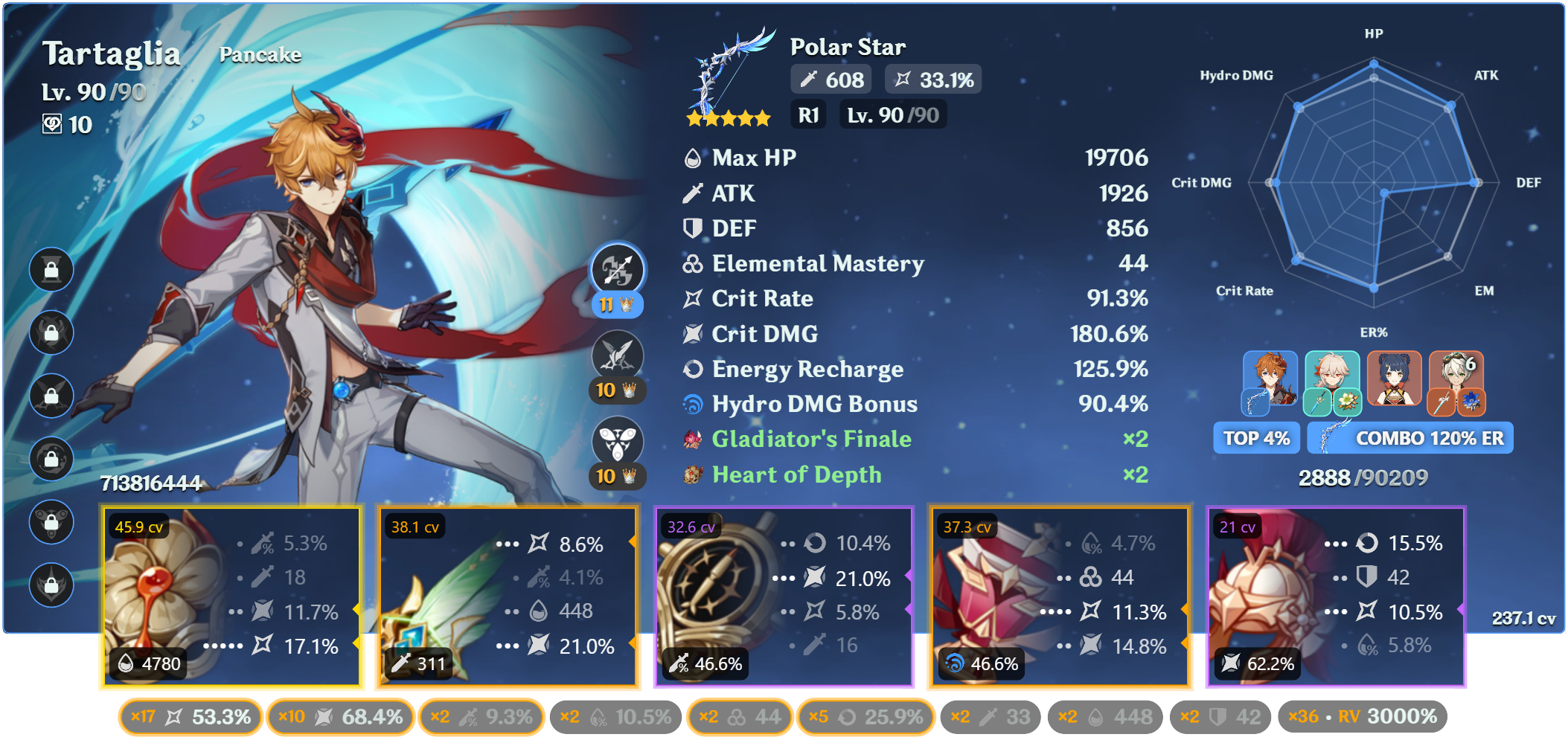Click the Energy Recharge stat icon
Image resolution: width=1568 pixels, height=740 pixels.
693,369
